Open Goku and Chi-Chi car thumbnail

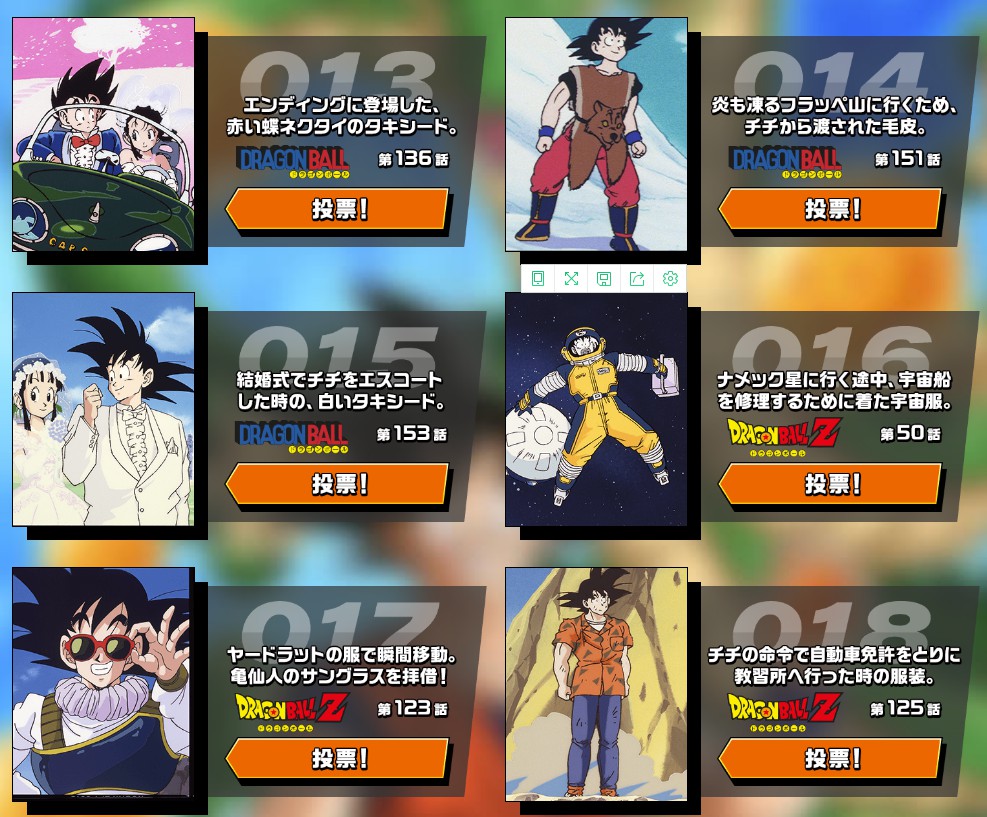(103, 134)
